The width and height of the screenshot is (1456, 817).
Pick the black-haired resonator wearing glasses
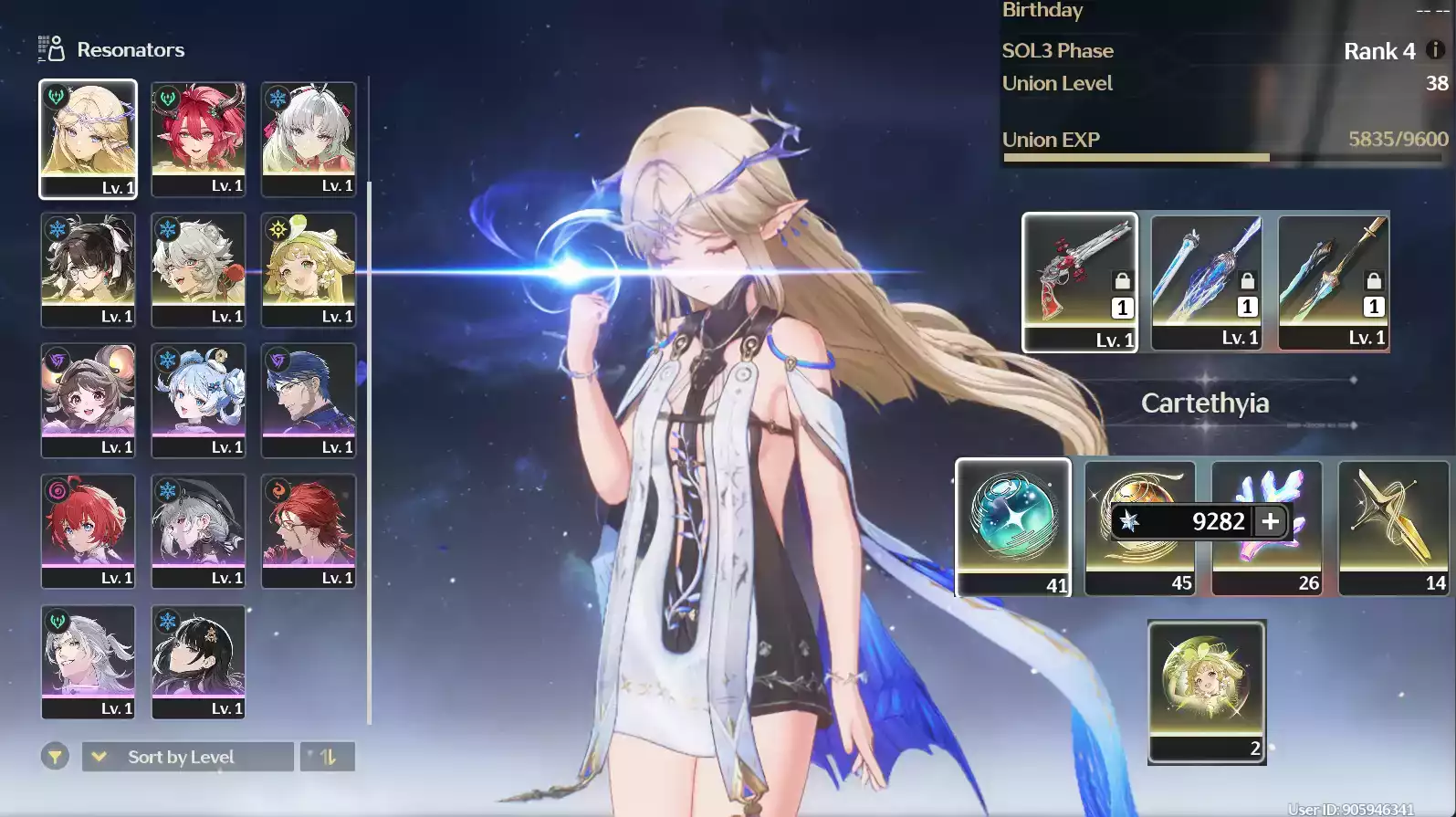click(x=88, y=269)
